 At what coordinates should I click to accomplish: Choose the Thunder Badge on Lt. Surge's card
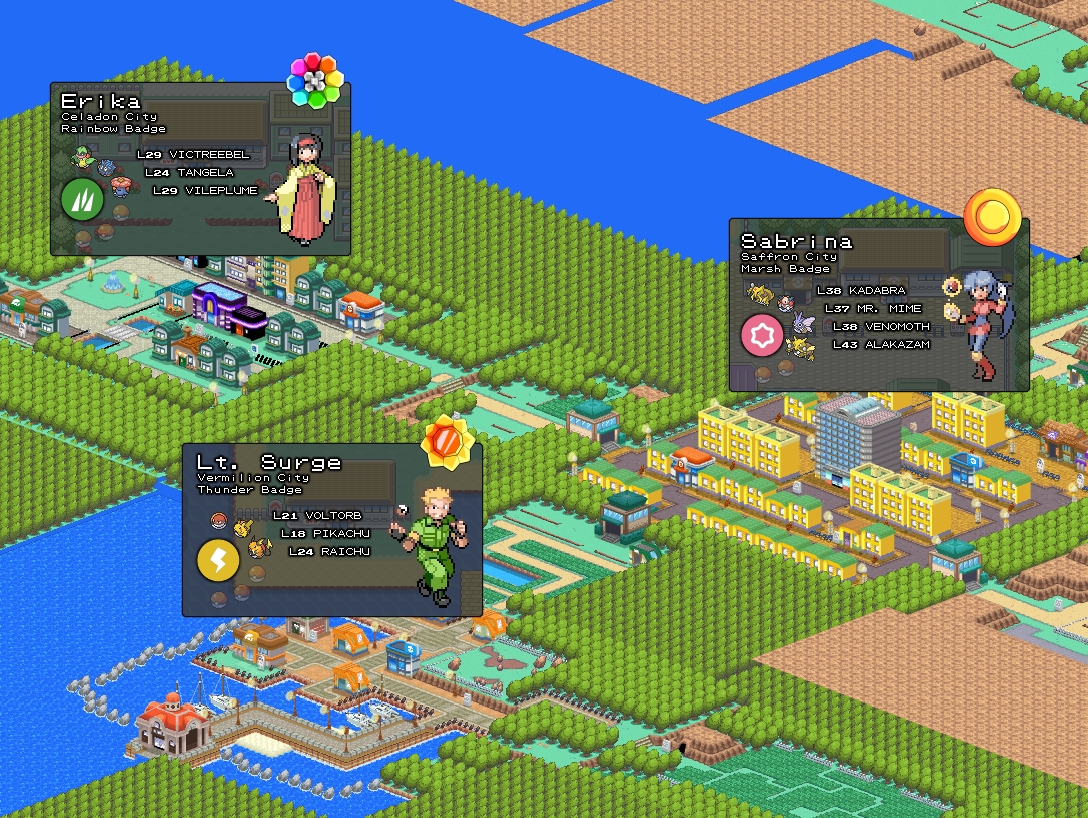tap(445, 442)
